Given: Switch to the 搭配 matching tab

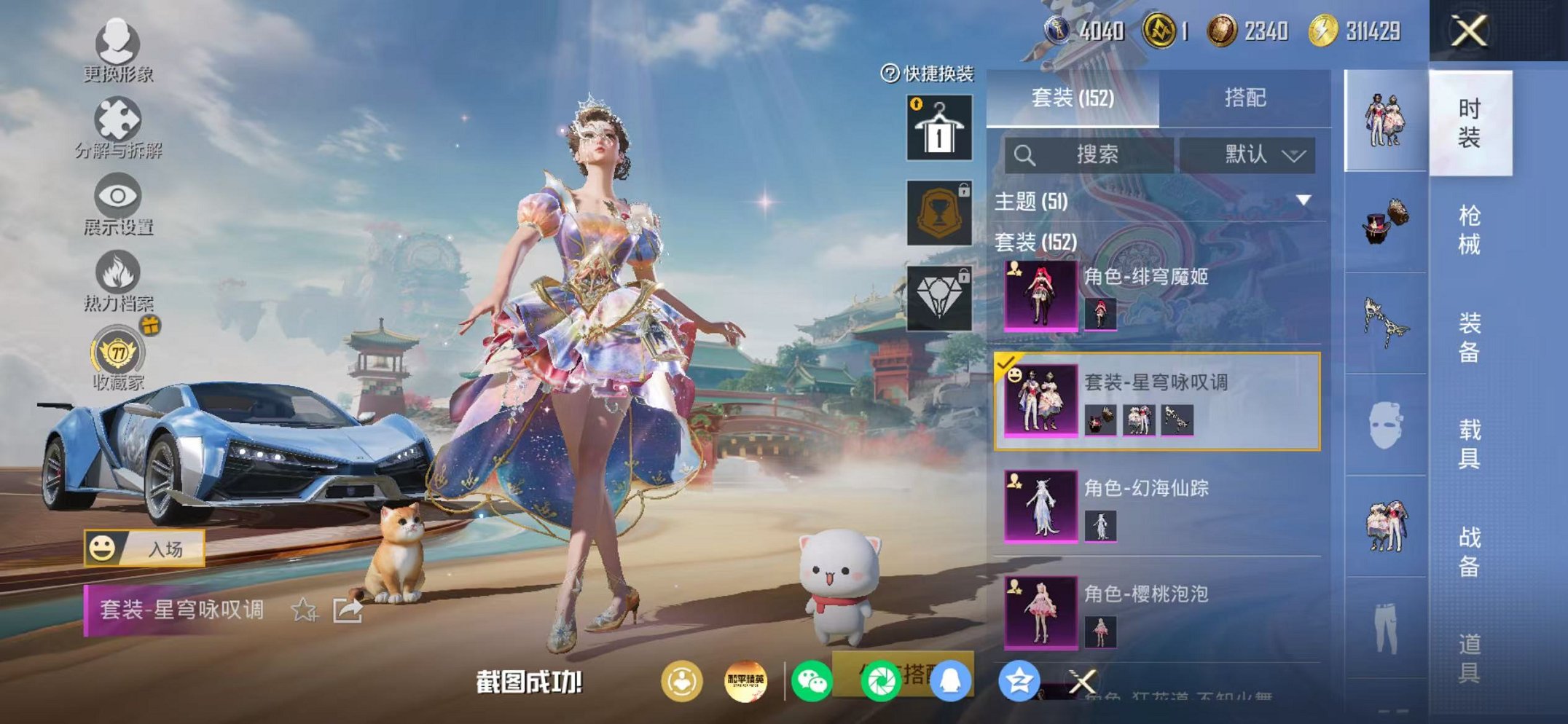Looking at the screenshot, I should click(x=1244, y=98).
